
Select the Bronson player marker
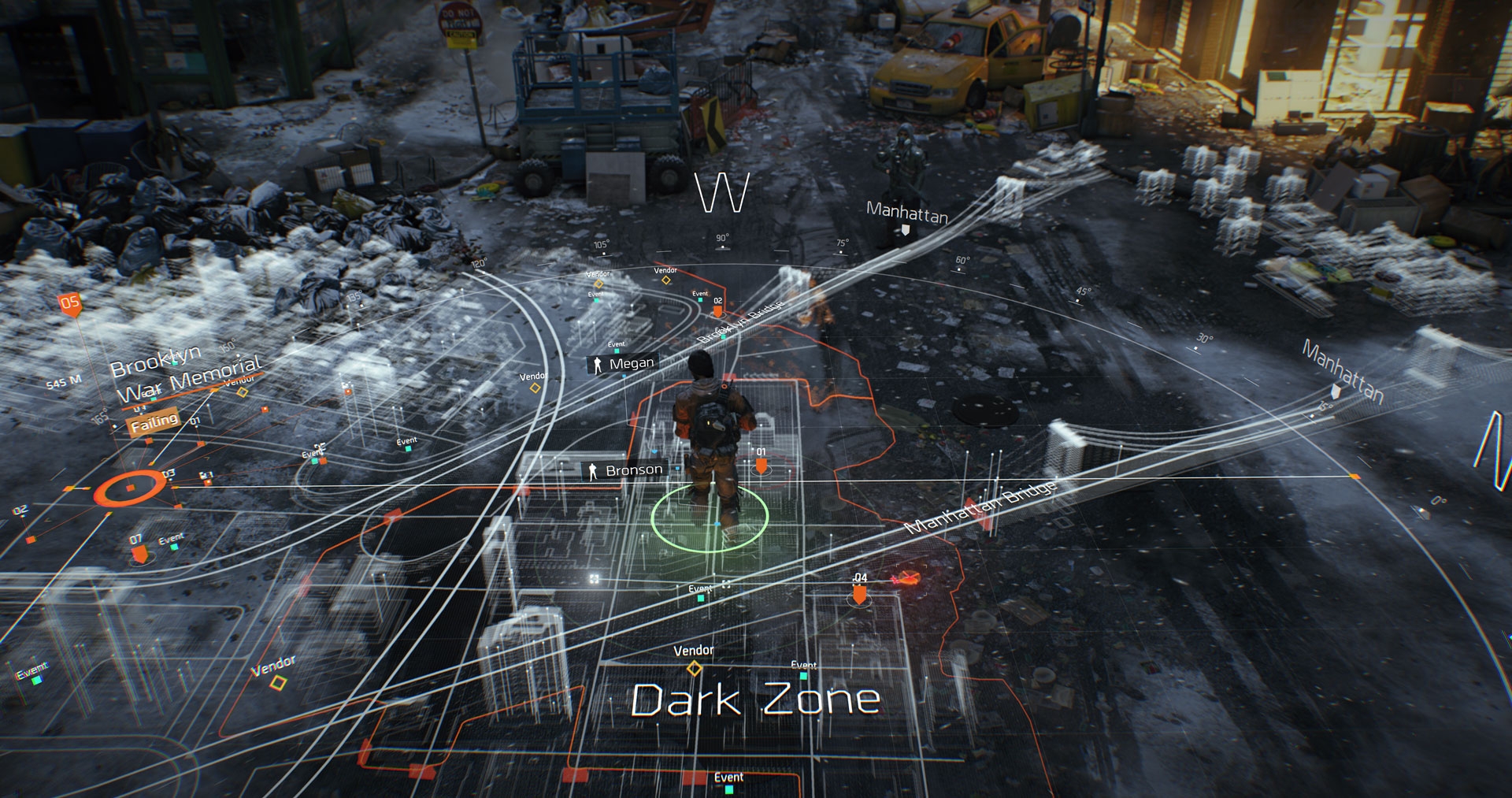point(625,470)
